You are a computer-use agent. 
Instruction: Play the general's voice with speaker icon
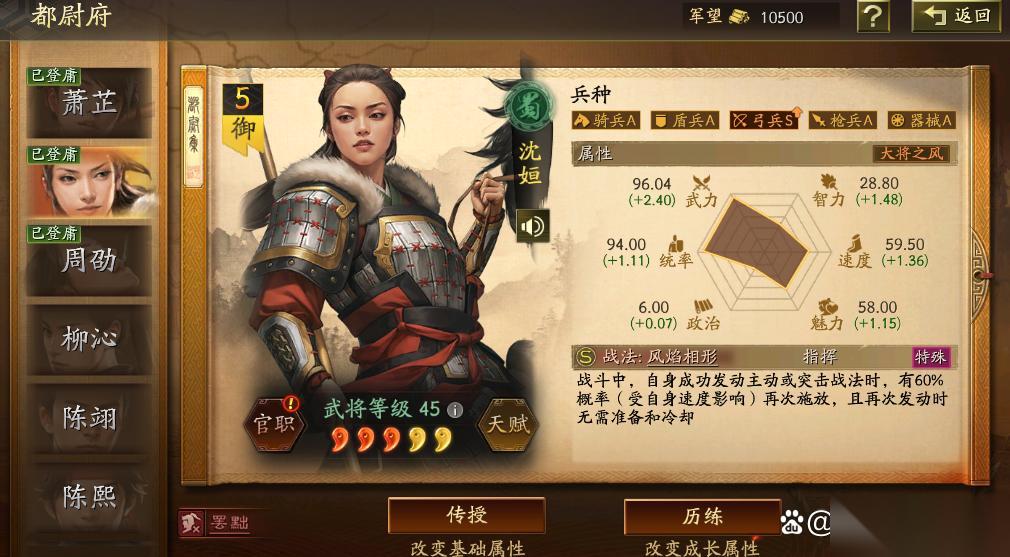532,227
